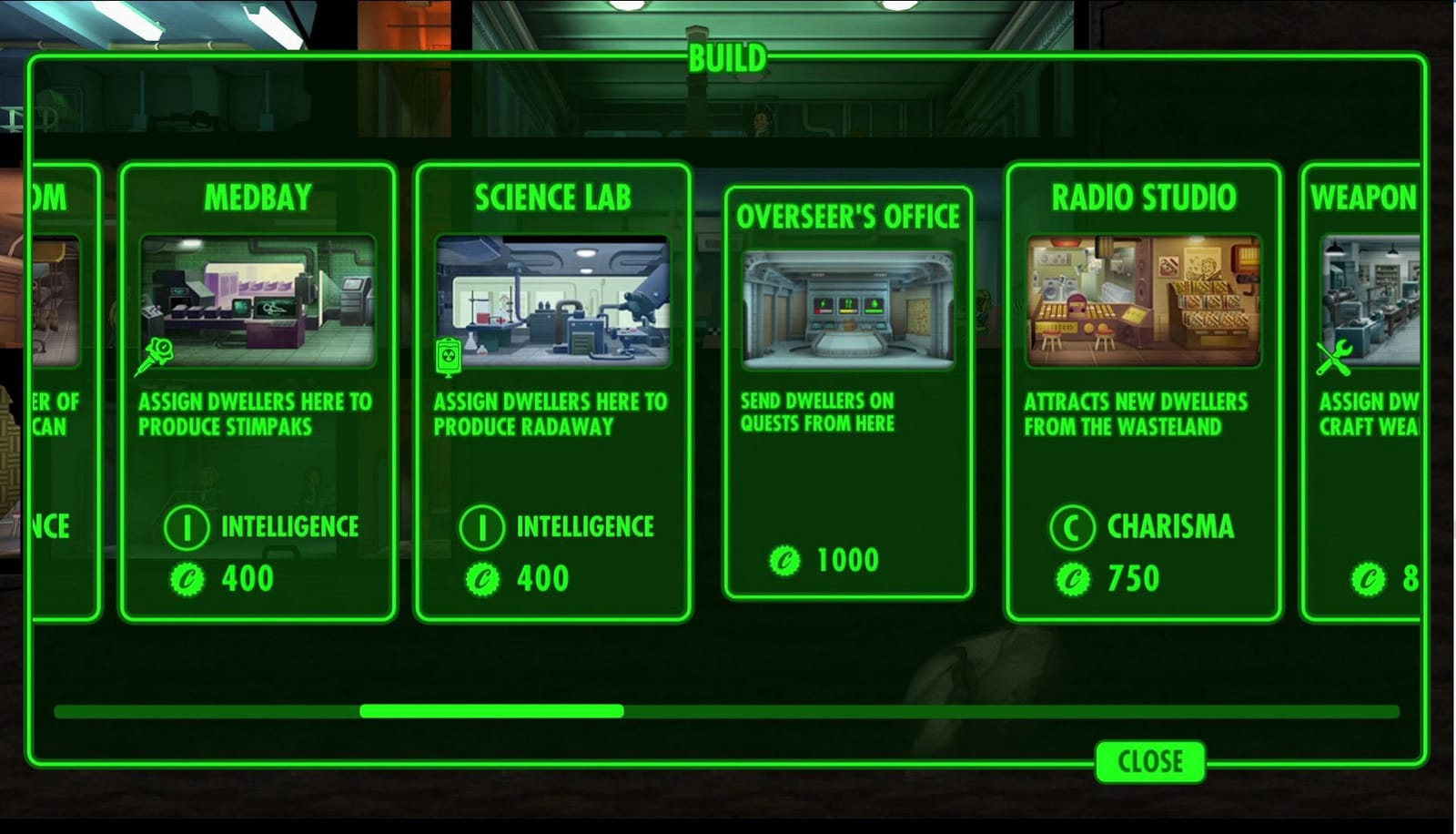Click the caps icon showing 1000 on Overseer's Office
The height and width of the screenshot is (834, 1456).
point(784,560)
